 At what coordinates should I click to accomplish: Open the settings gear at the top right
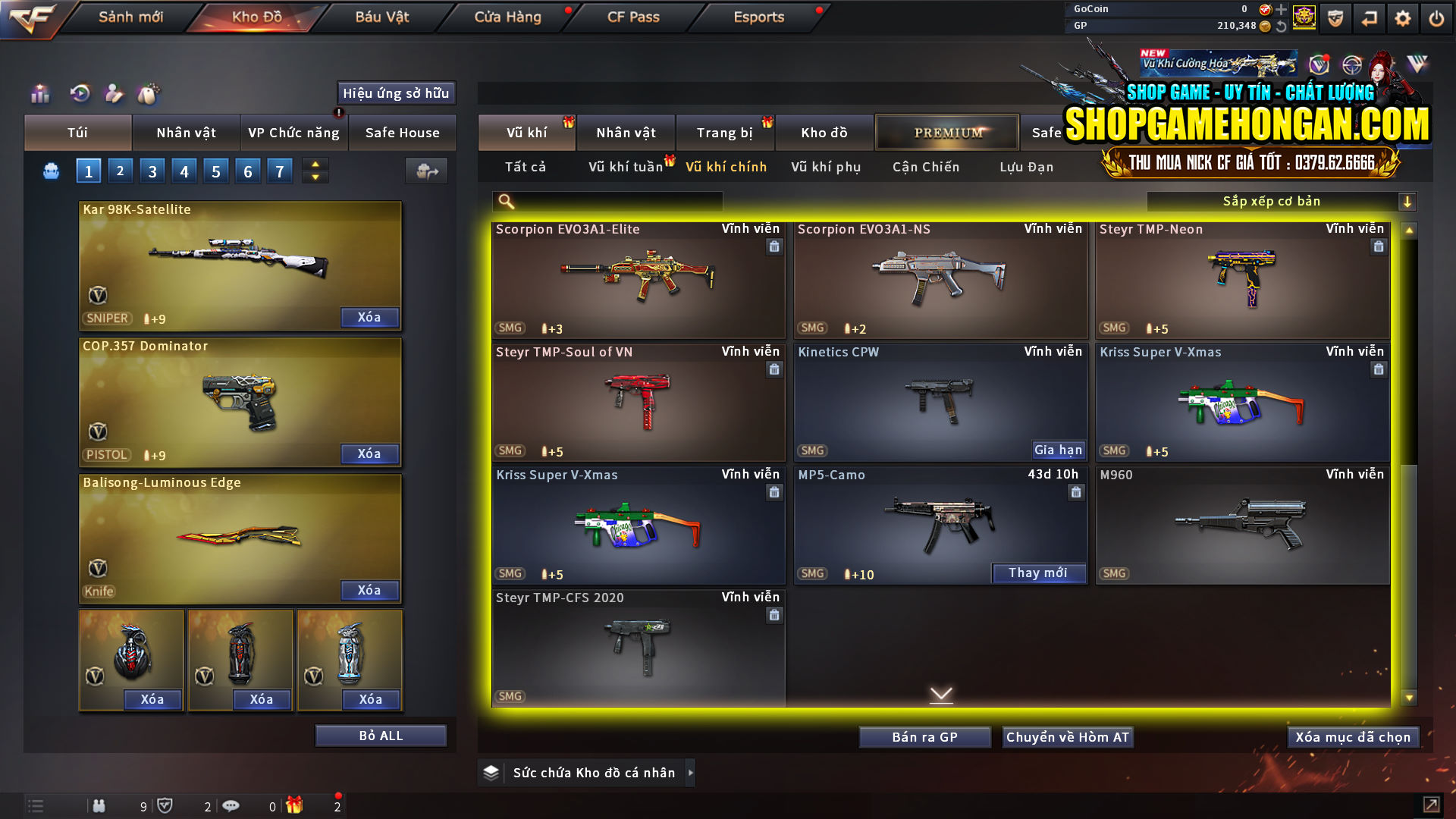pyautogui.click(x=1402, y=17)
